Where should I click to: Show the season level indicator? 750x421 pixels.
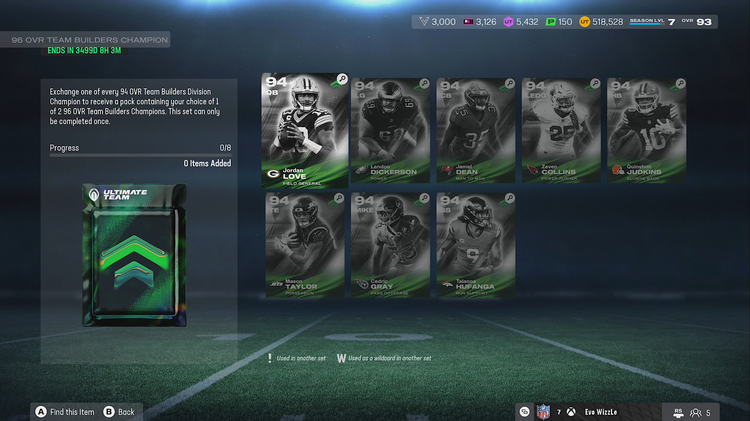654,21
